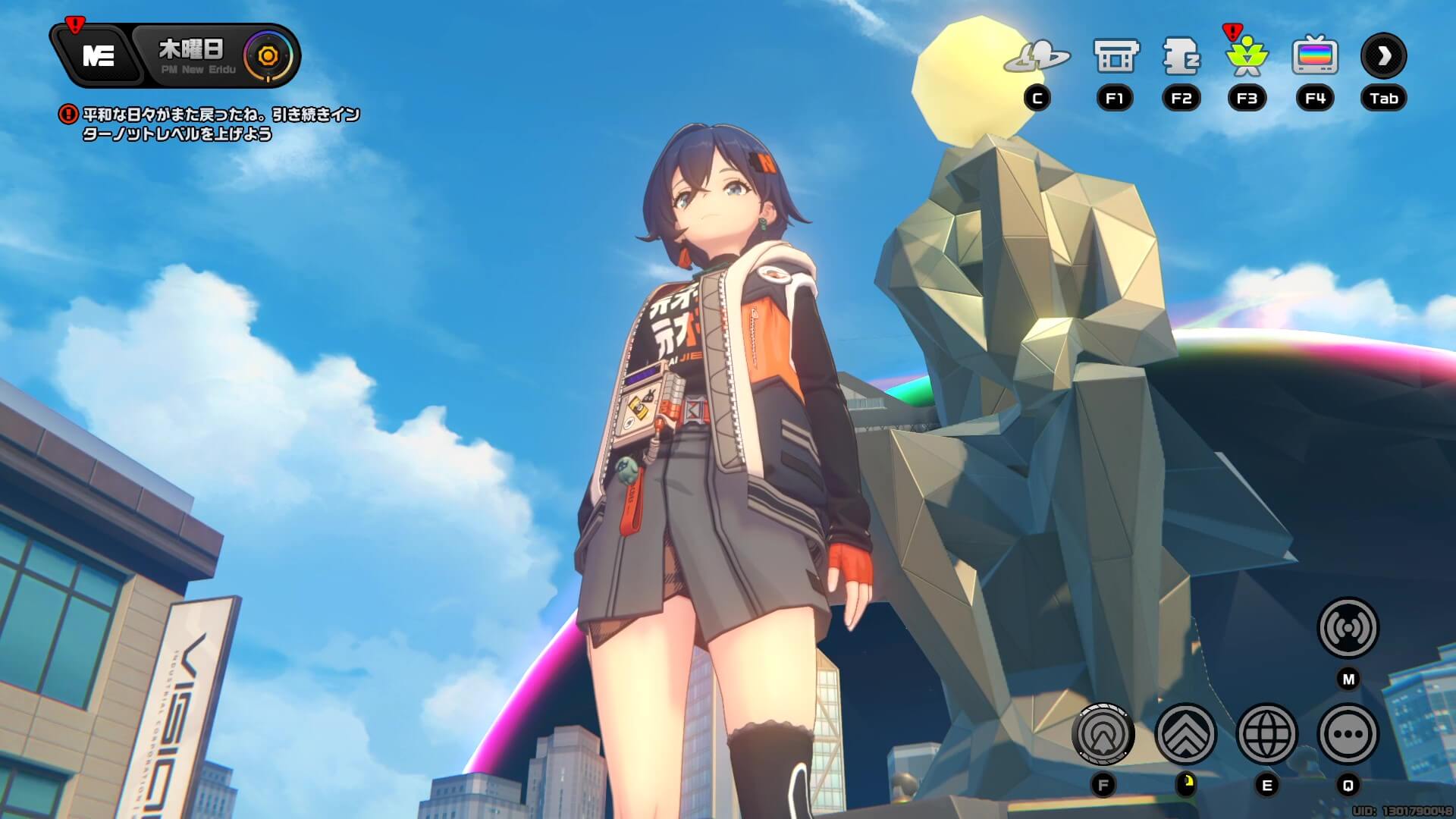Viewport: 1456px width, 819px height.
Task: Open the main menu logo button
Action: [x=99, y=56]
